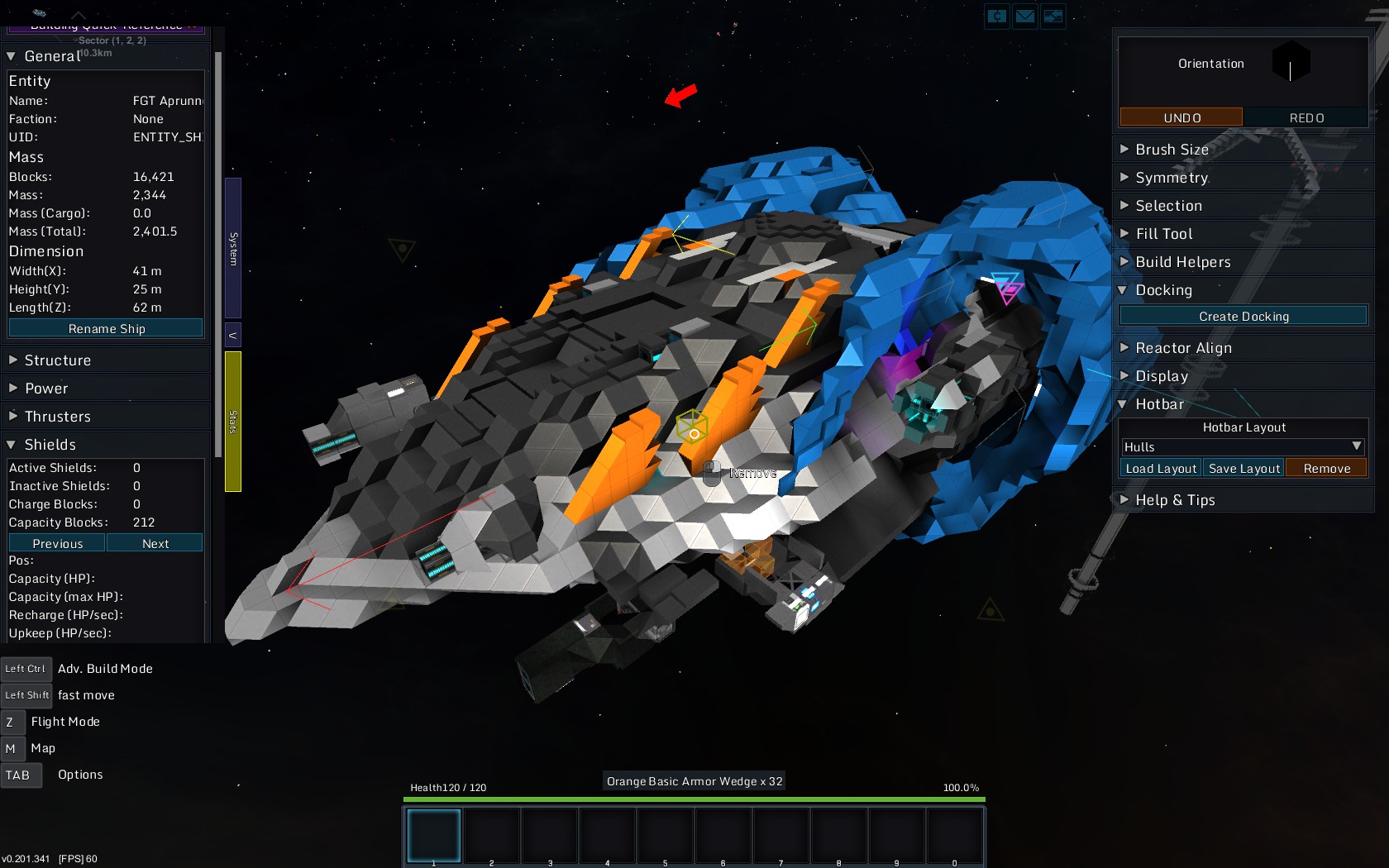The image size is (1389, 868).
Task: Rename the ship
Action: (106, 328)
